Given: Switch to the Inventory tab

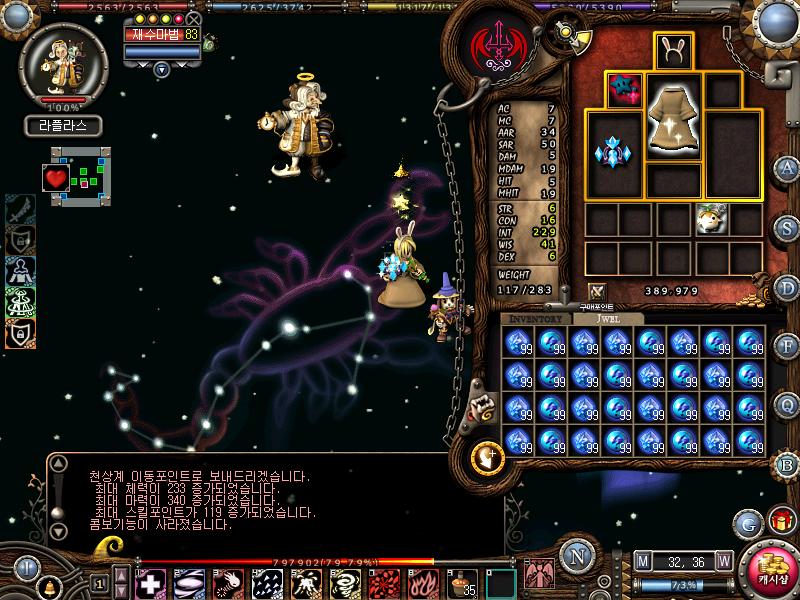Looking at the screenshot, I should (535, 318).
